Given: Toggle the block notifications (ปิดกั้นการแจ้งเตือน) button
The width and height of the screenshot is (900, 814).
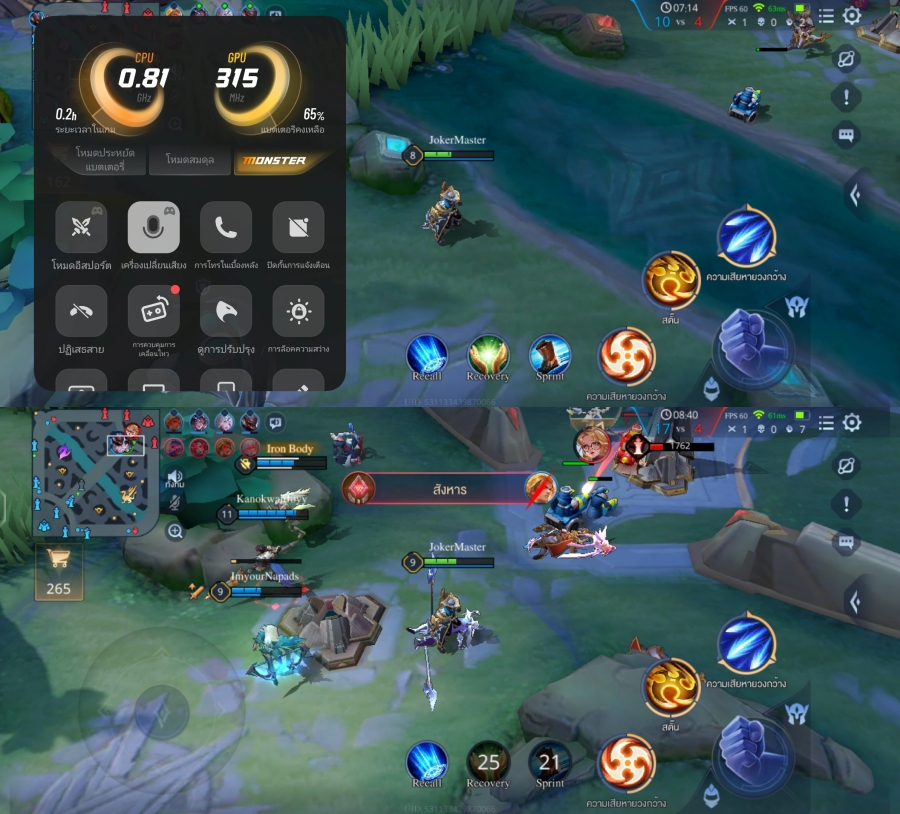Looking at the screenshot, I should [x=298, y=227].
